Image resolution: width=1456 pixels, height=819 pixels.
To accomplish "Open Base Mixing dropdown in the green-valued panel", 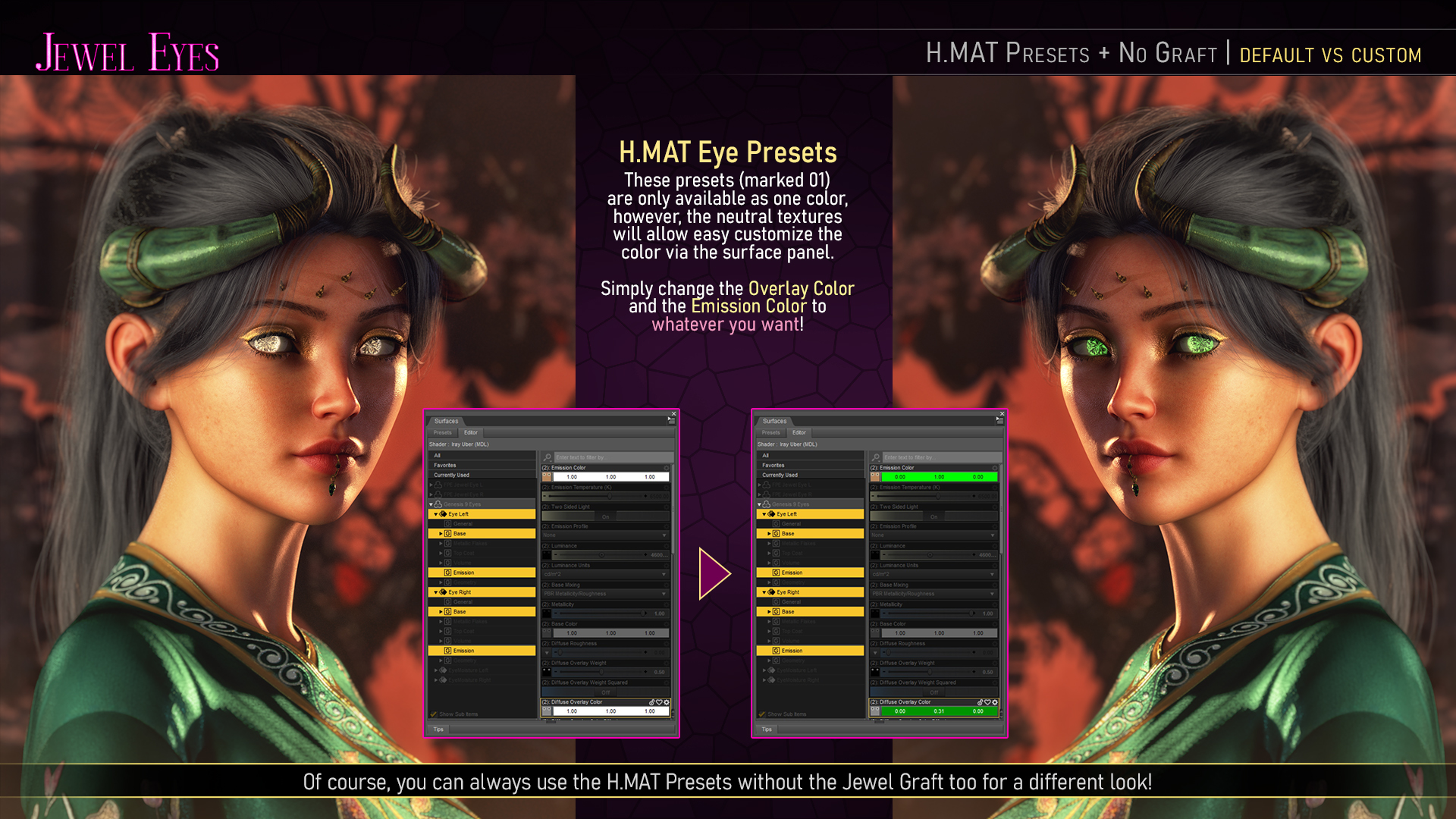I will [934, 594].
